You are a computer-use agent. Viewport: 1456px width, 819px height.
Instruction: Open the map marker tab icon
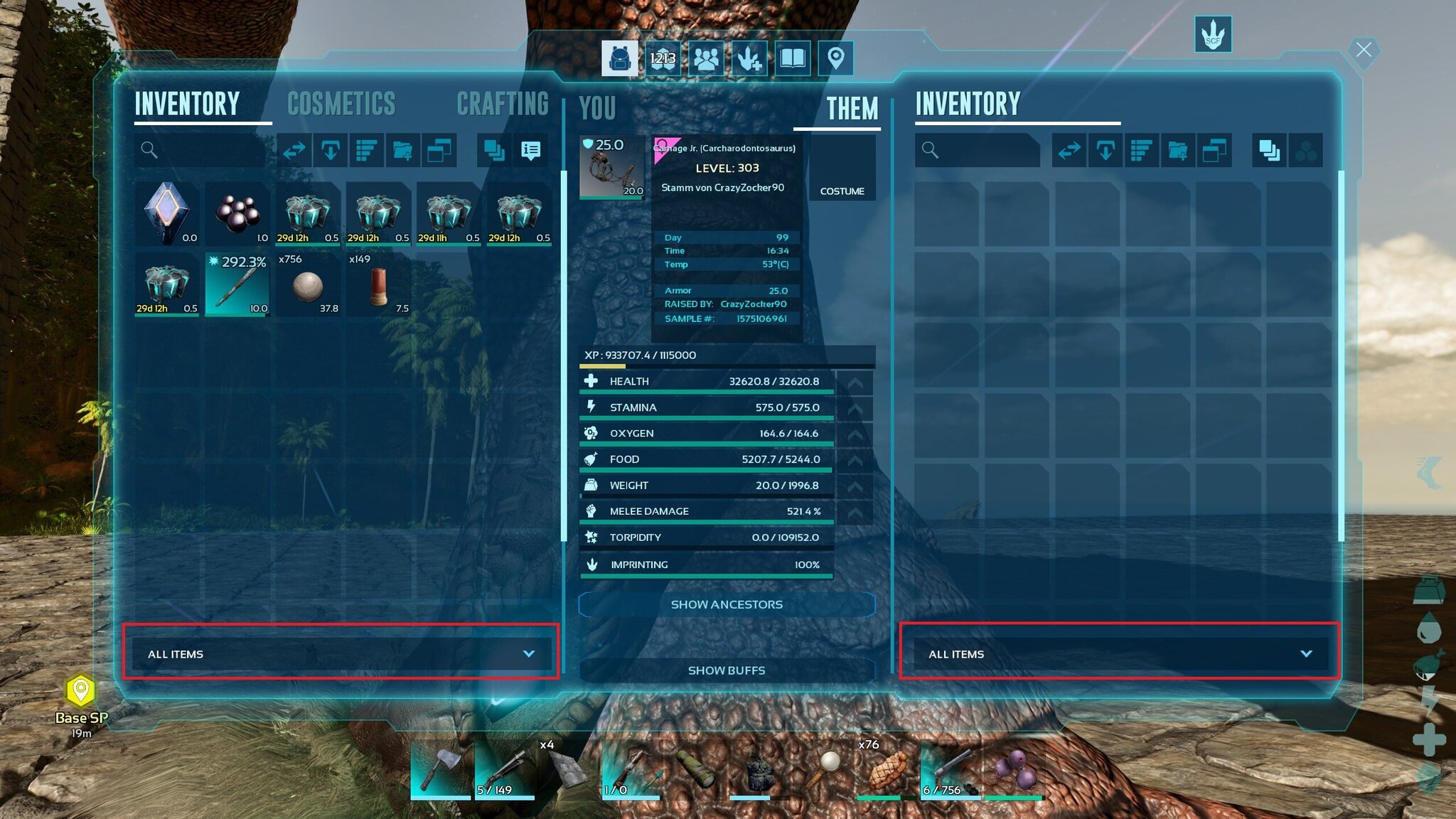coord(835,58)
